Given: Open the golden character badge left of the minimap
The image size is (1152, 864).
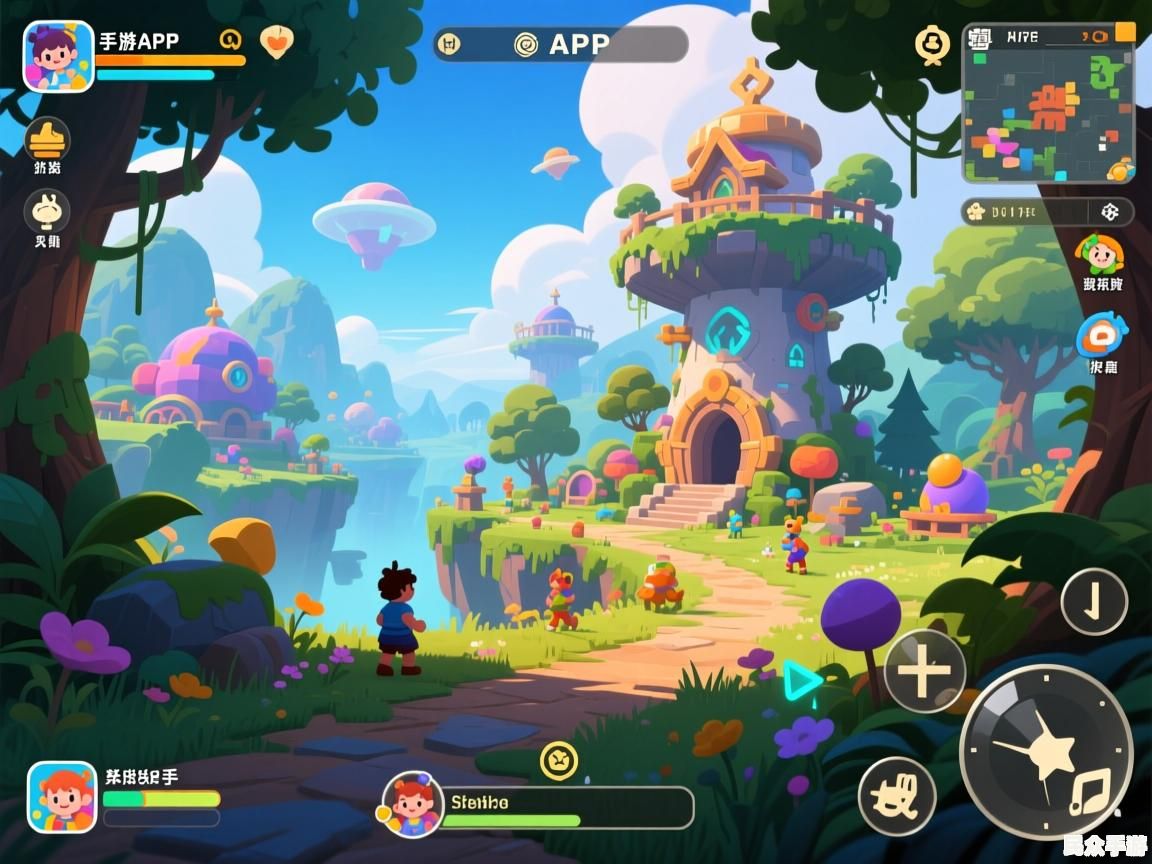Looking at the screenshot, I should pyautogui.click(x=932, y=44).
